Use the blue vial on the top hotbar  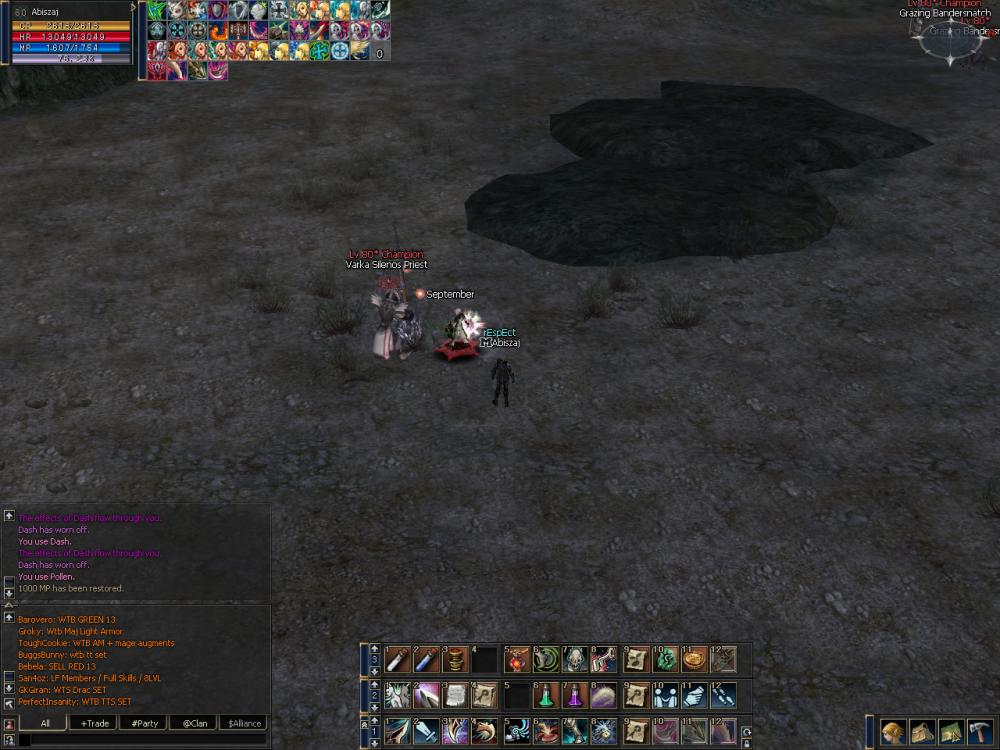(x=426, y=659)
